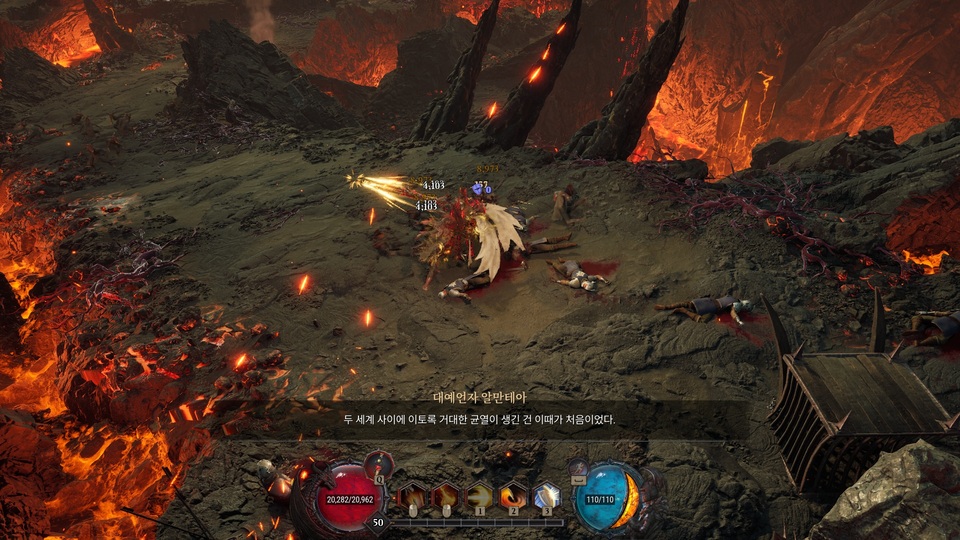Click the dodge skill icon beside blue orb
This screenshot has width=960, height=540.
pos(580,466)
